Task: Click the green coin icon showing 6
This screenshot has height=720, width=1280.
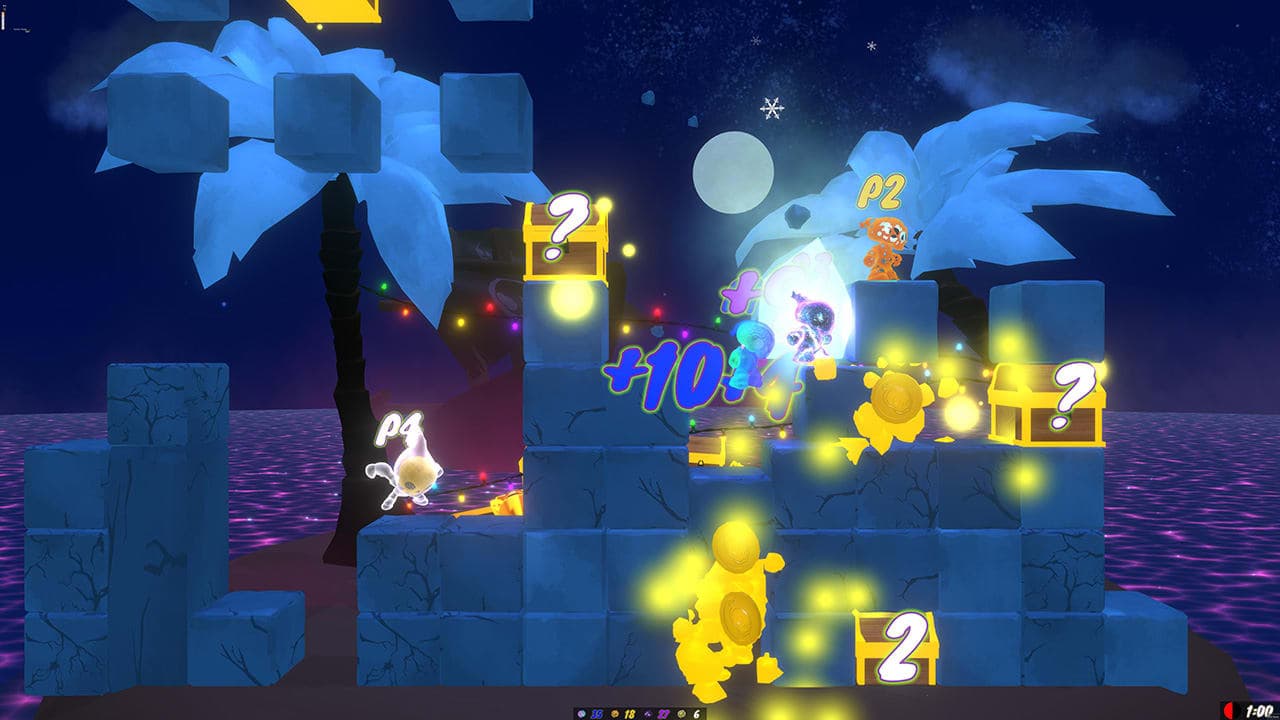Action: [681, 712]
